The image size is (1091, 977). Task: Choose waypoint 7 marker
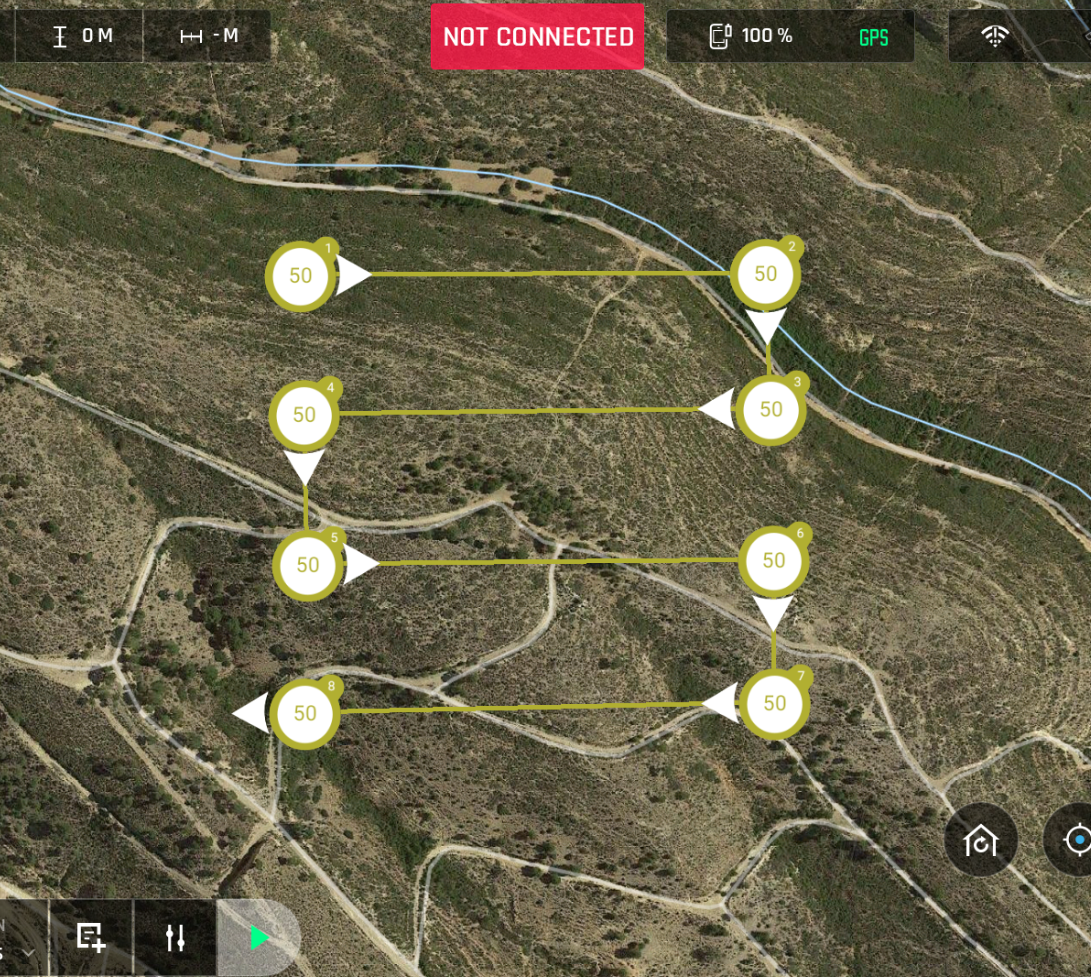pos(774,703)
